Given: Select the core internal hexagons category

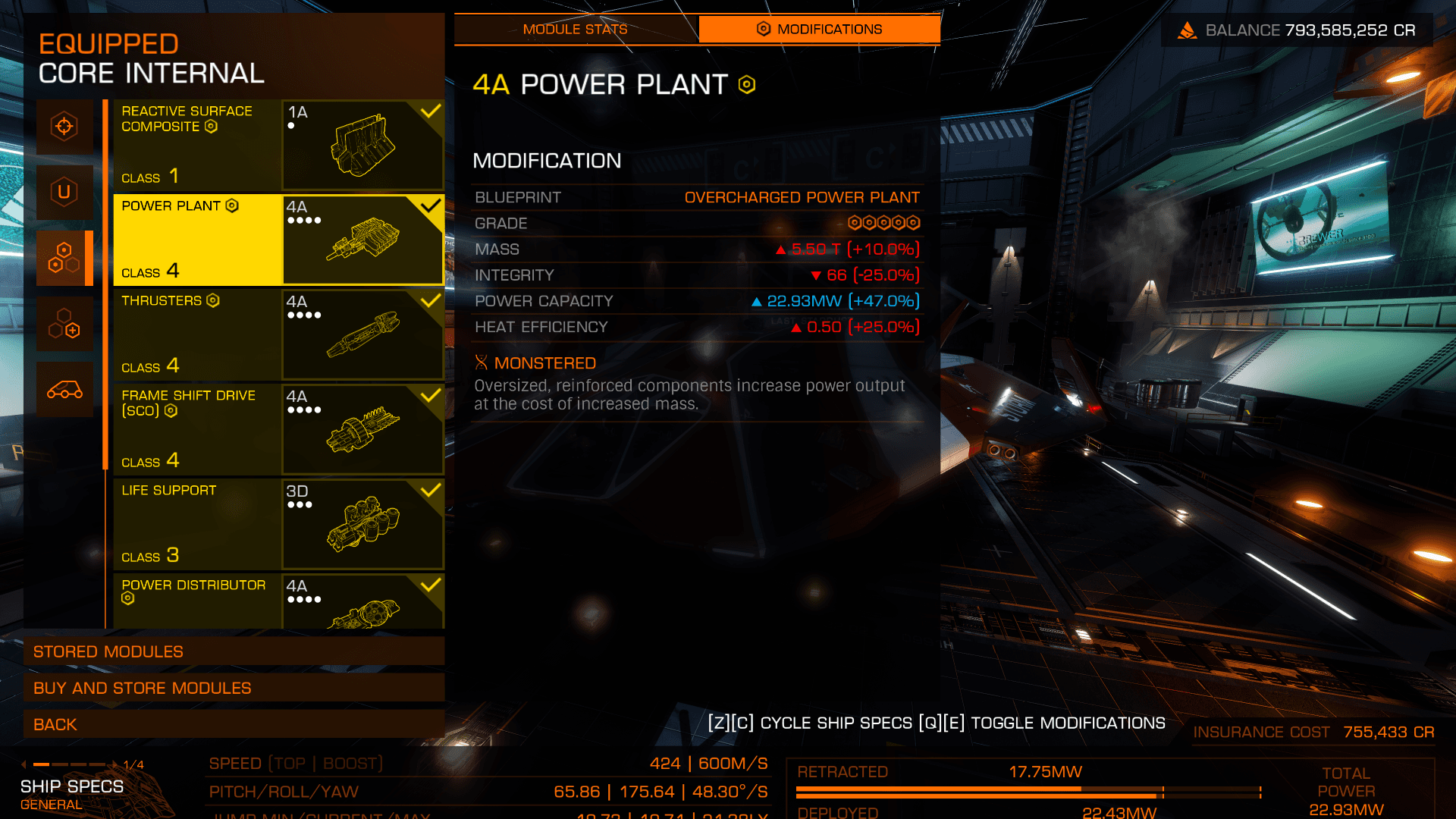Looking at the screenshot, I should pyautogui.click(x=64, y=258).
